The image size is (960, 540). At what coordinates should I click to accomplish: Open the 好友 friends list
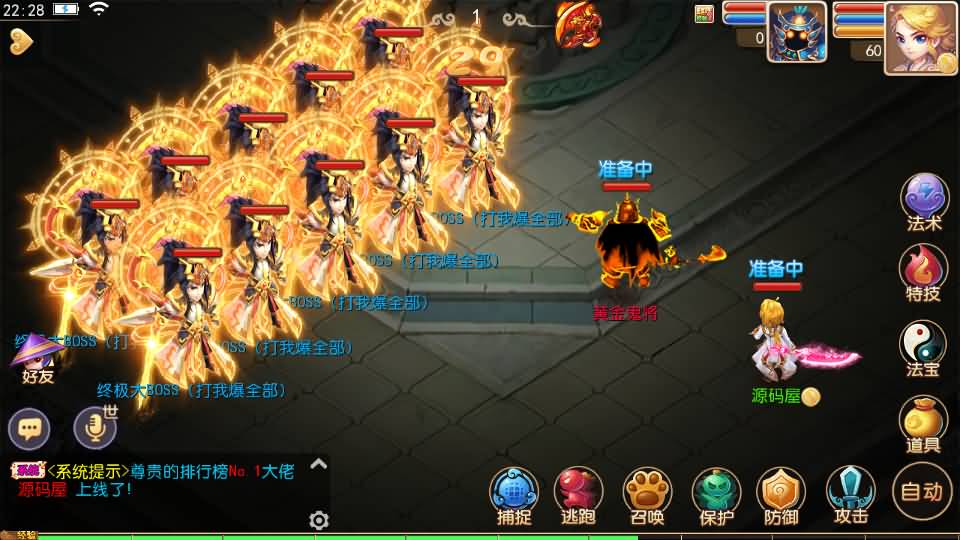pos(37,358)
